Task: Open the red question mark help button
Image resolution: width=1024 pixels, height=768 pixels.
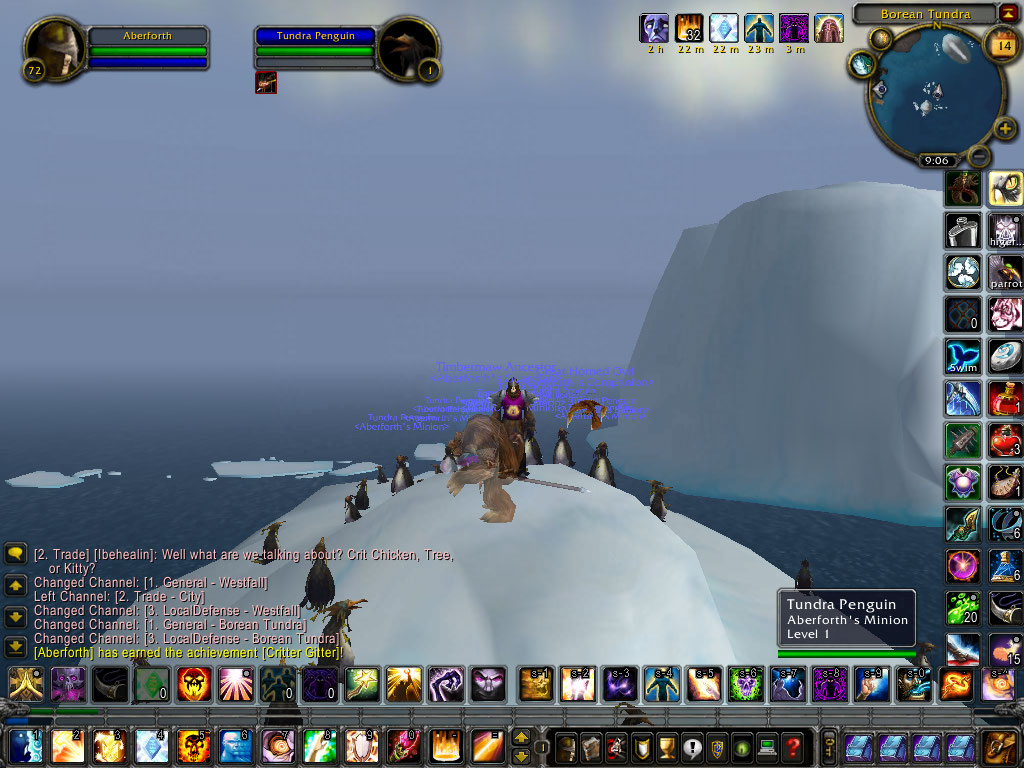Action: tap(792, 746)
